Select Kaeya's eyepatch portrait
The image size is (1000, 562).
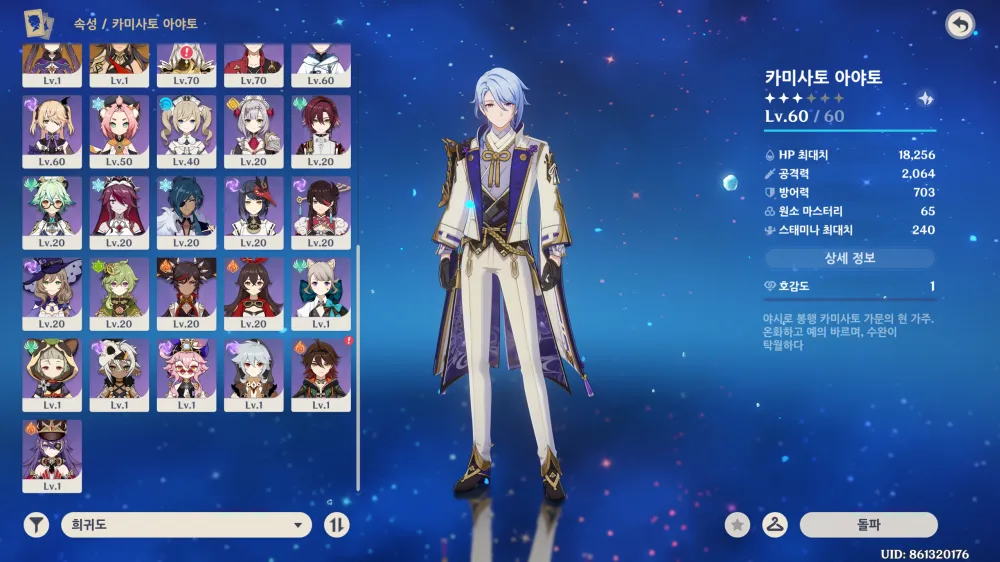186,212
